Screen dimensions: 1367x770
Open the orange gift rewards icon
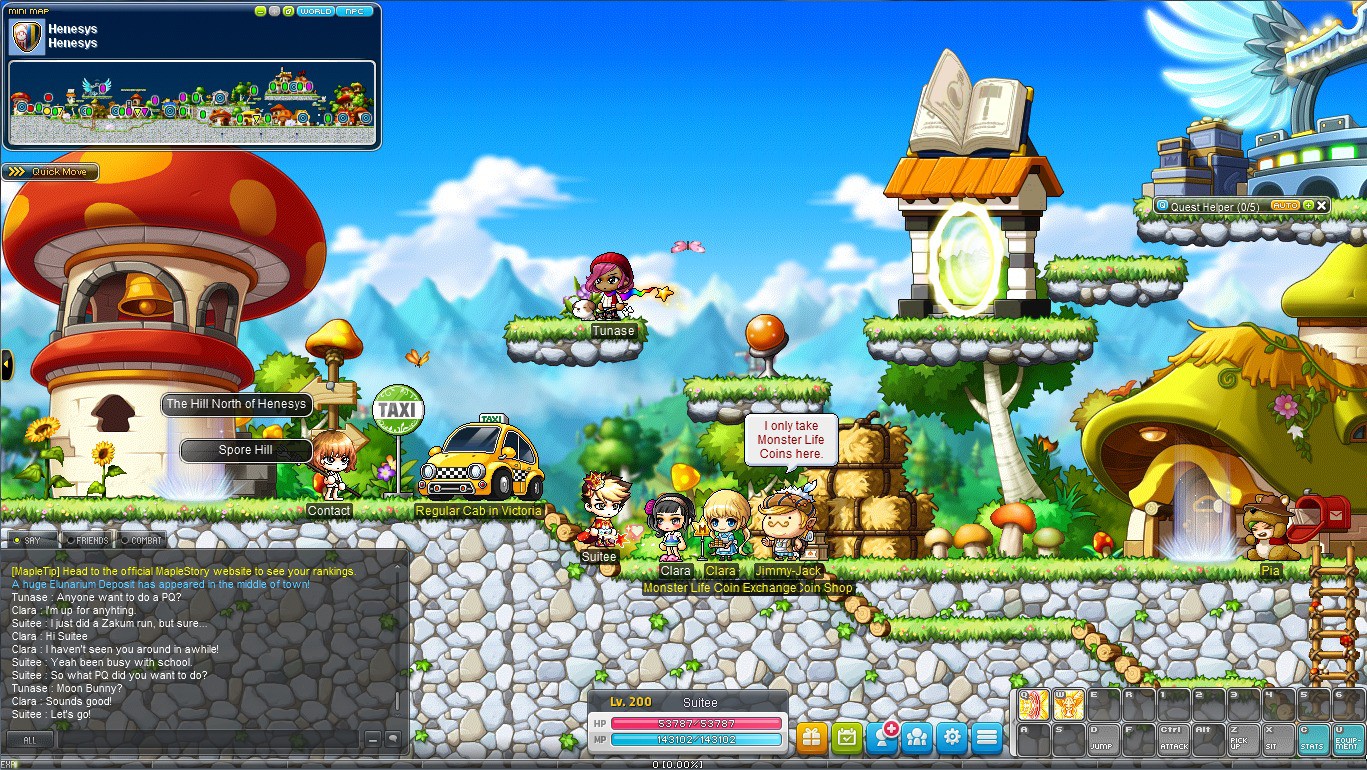coord(812,736)
